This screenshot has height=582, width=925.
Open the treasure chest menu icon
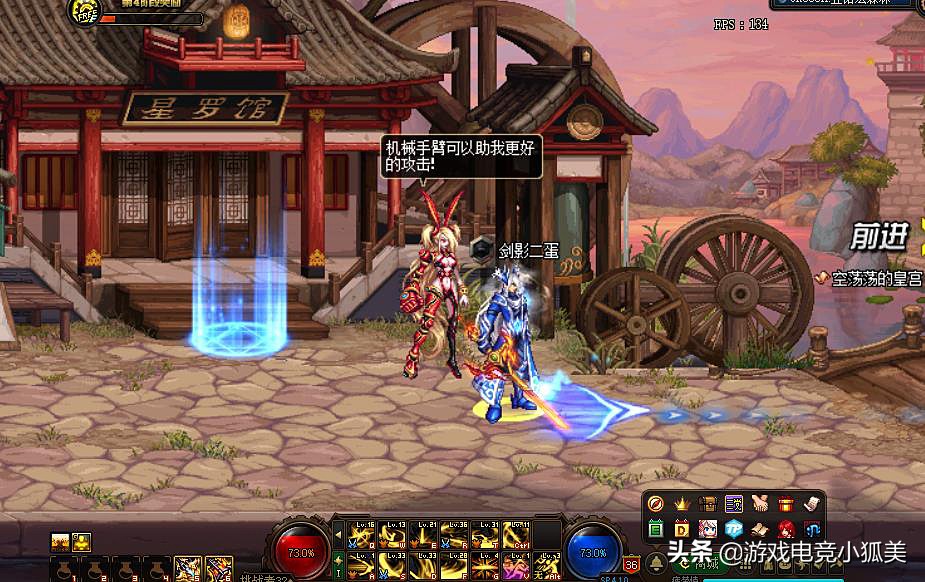[x=708, y=503]
